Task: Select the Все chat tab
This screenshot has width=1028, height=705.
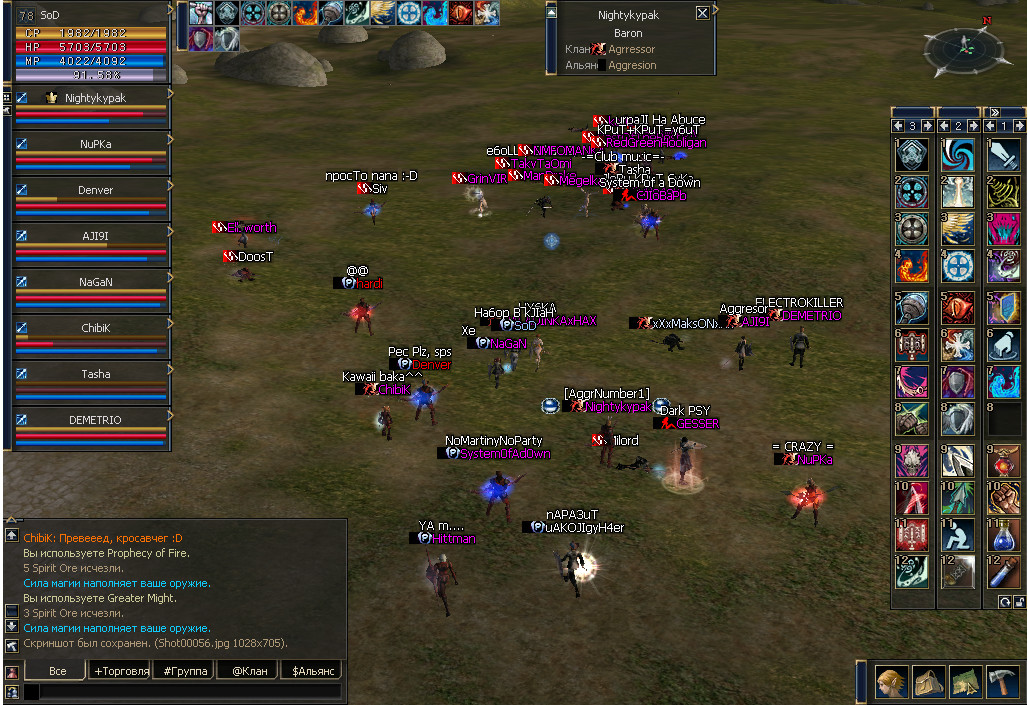Action: point(57,671)
